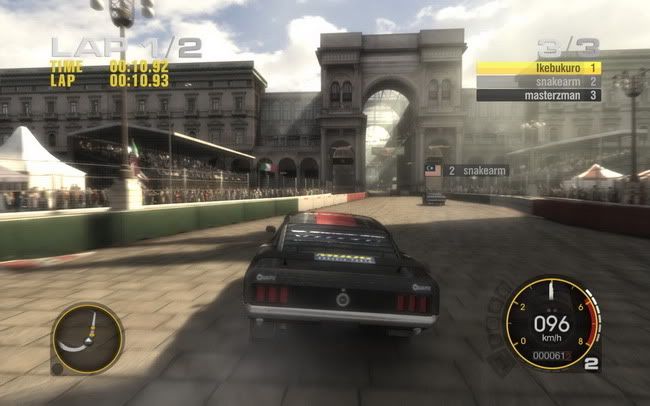
Task: Click the snakearm name tag above the opponent car
Action: pyautogui.click(x=476, y=171)
